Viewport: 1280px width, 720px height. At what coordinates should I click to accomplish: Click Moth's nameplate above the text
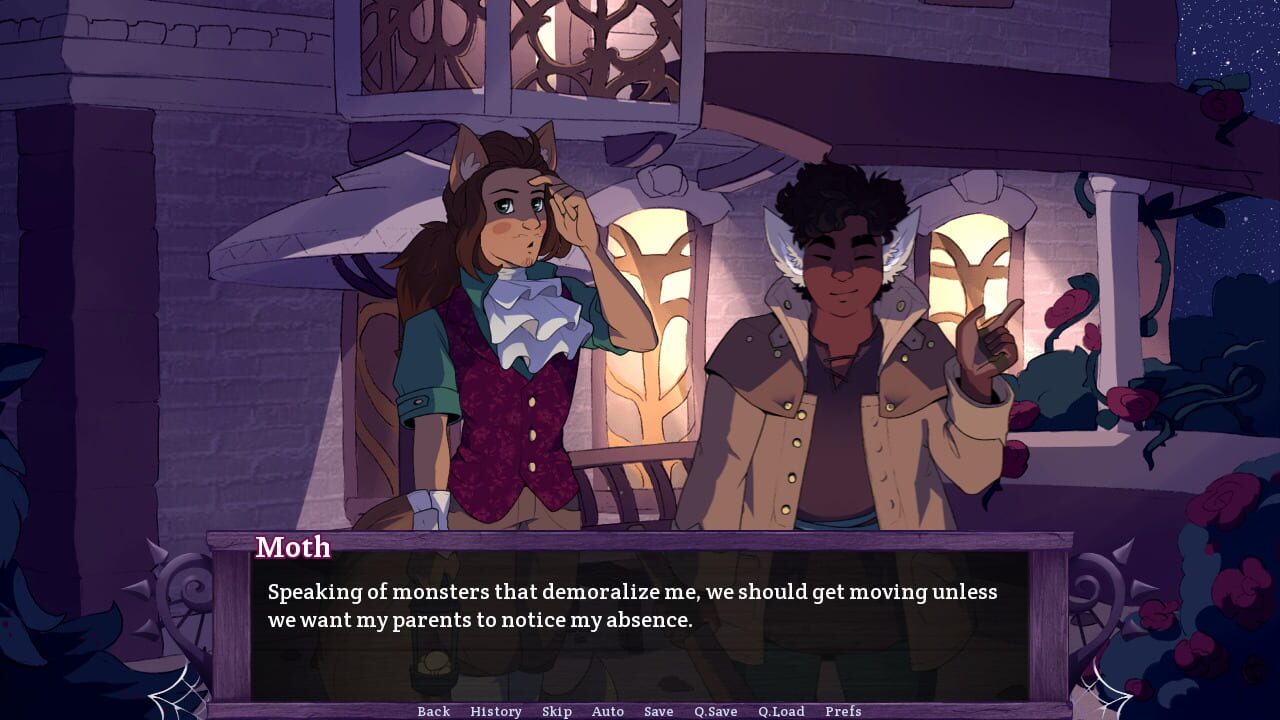tap(293, 547)
